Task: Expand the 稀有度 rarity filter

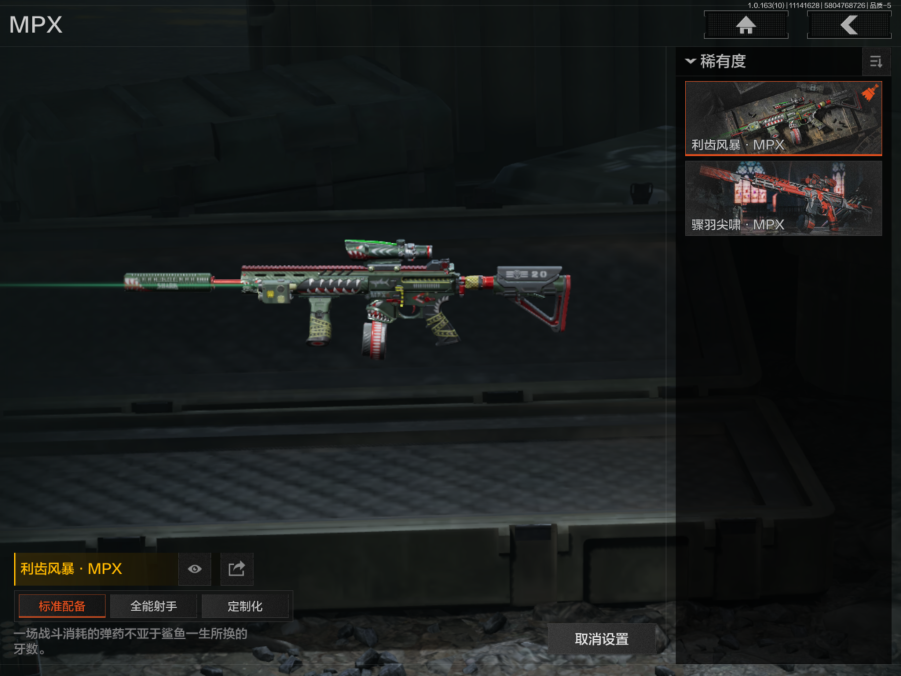Action: click(x=716, y=62)
